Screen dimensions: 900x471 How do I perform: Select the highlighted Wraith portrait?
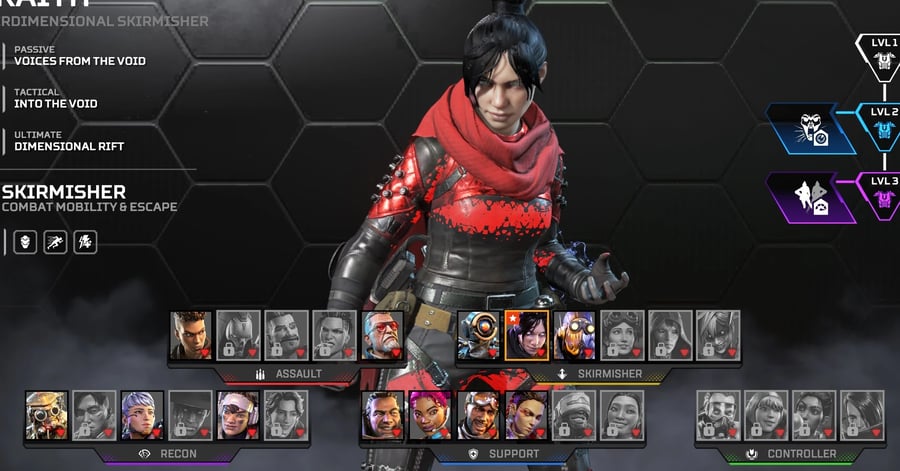[x=525, y=335]
